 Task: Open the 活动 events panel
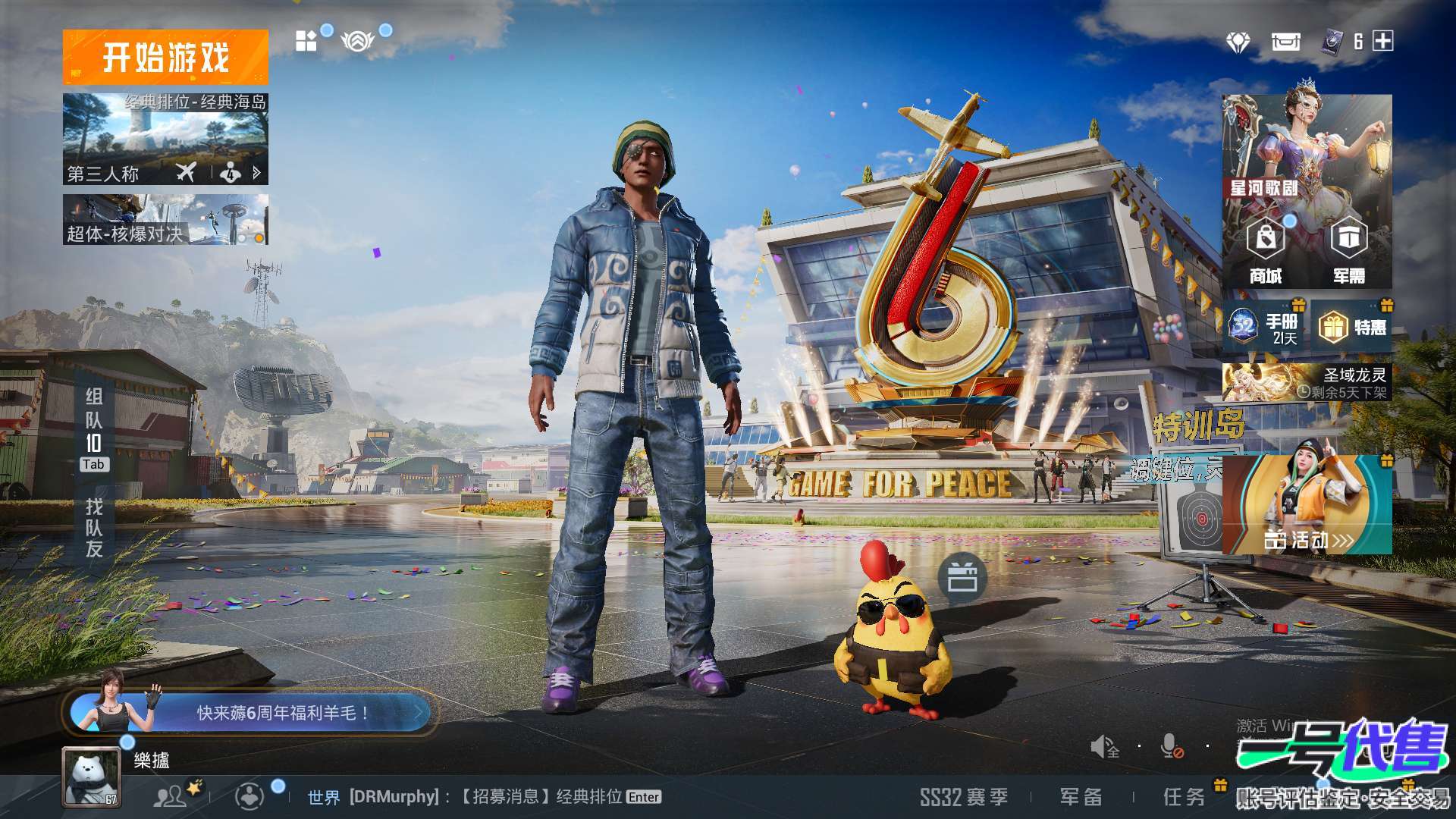point(1307,504)
